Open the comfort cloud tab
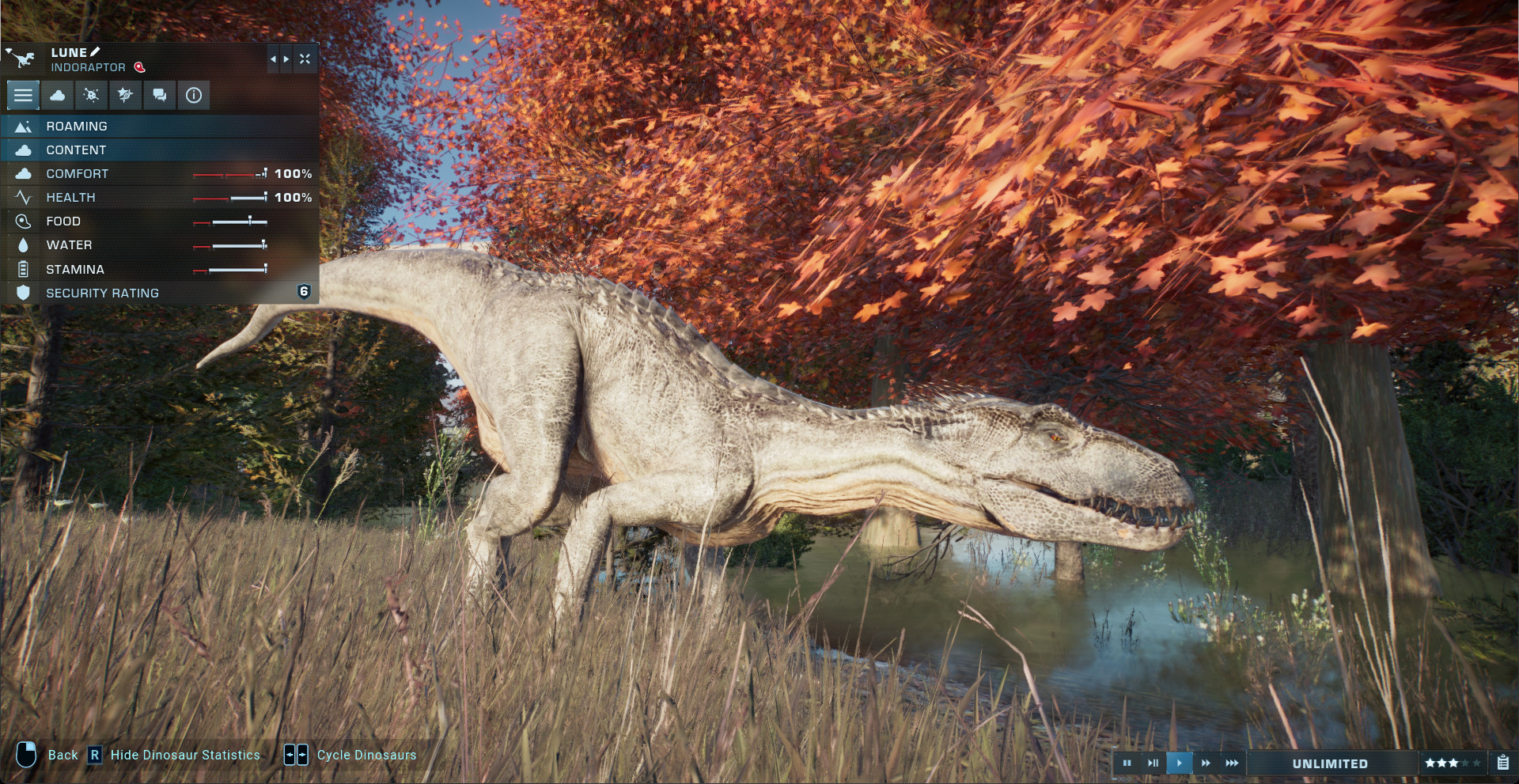 tap(58, 96)
